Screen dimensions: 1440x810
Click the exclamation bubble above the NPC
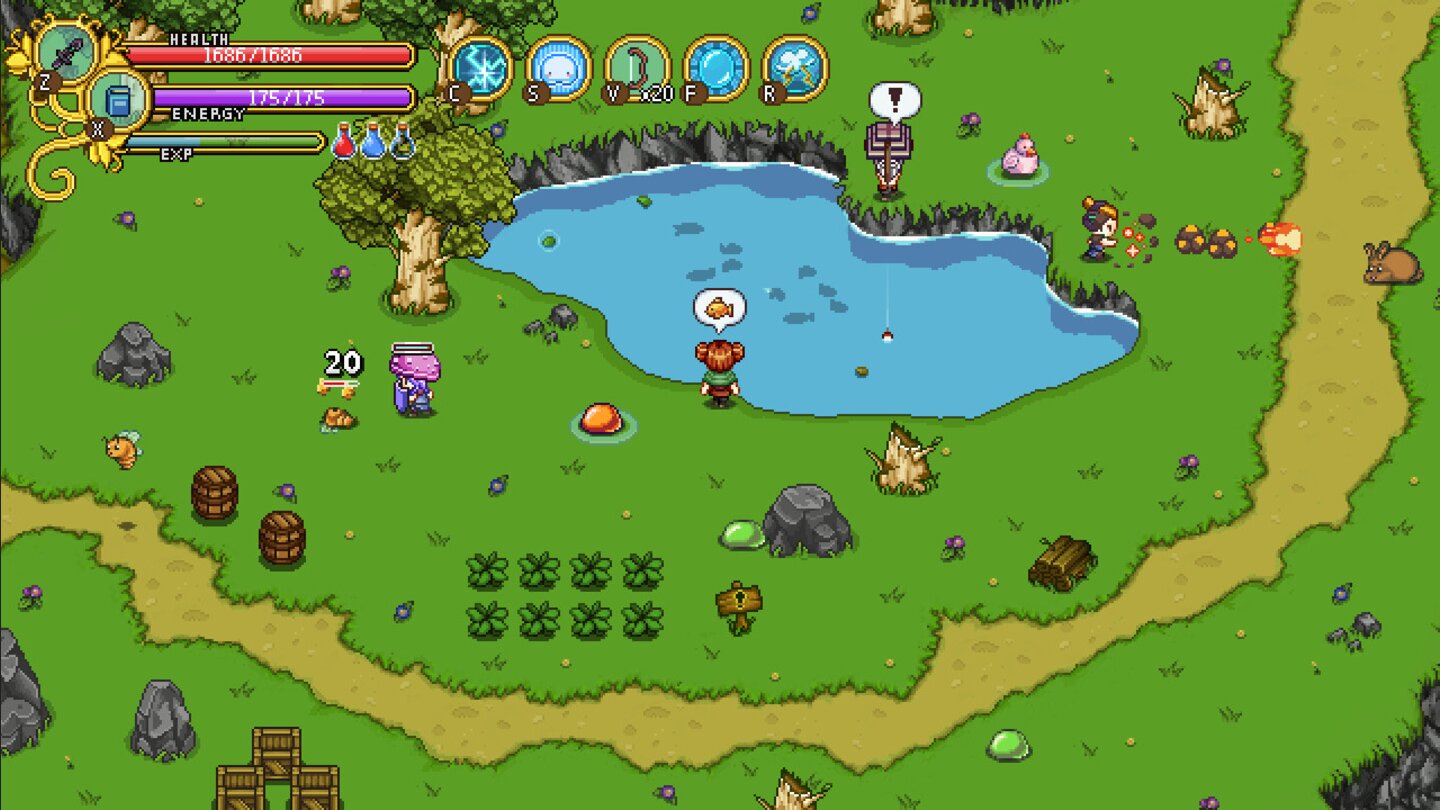pyautogui.click(x=893, y=98)
